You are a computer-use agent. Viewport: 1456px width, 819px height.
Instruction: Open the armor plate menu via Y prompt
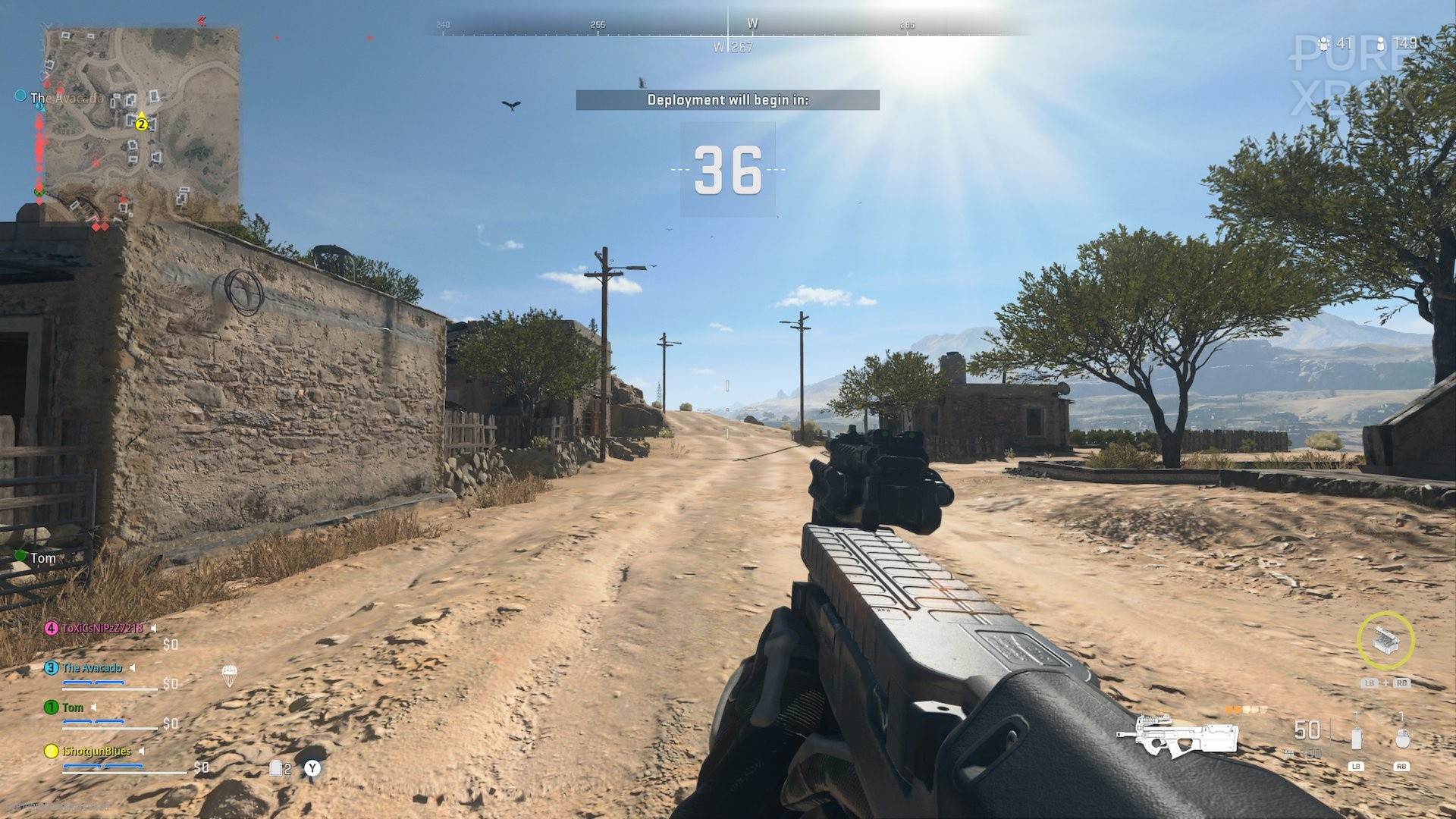coord(312,767)
